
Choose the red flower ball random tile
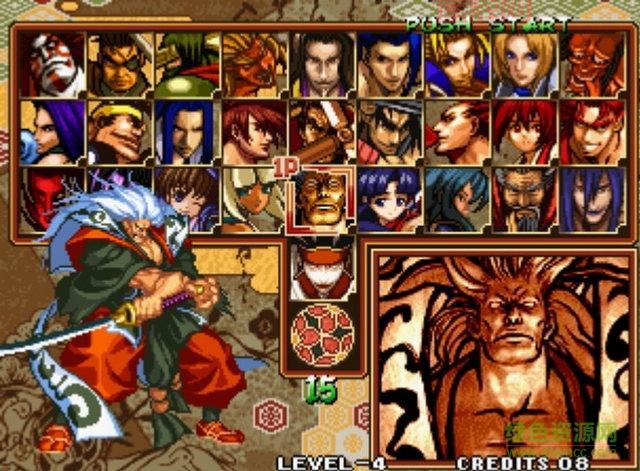pyautogui.click(x=321, y=333)
